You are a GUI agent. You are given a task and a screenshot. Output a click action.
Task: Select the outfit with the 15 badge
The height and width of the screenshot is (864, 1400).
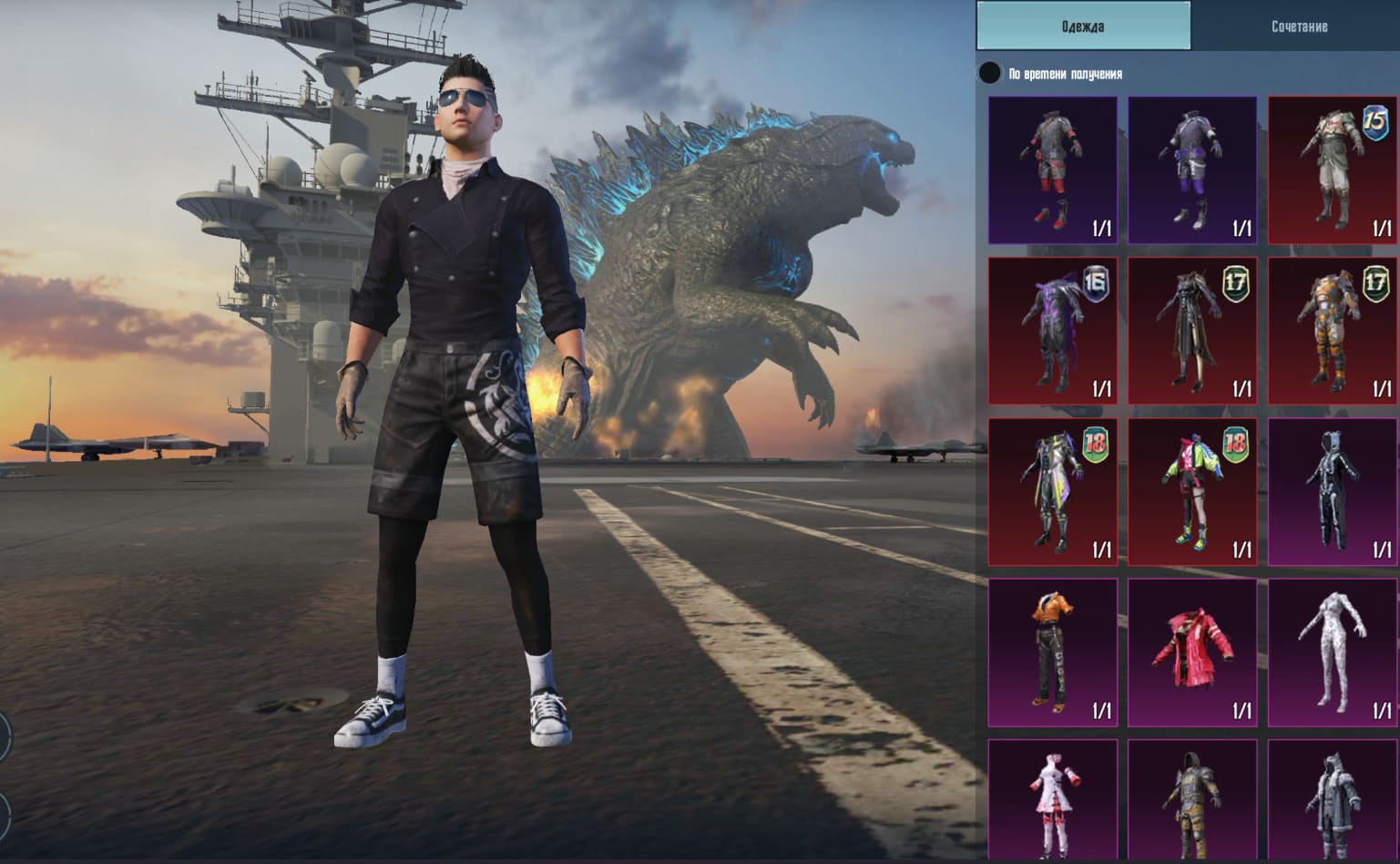1333,170
